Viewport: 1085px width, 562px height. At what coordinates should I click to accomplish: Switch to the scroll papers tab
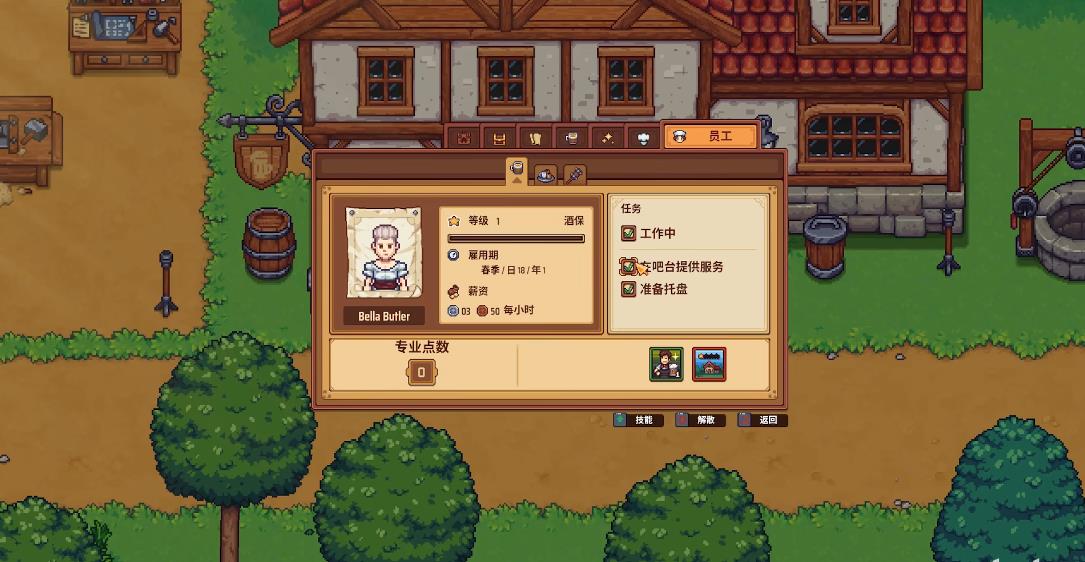pos(535,137)
